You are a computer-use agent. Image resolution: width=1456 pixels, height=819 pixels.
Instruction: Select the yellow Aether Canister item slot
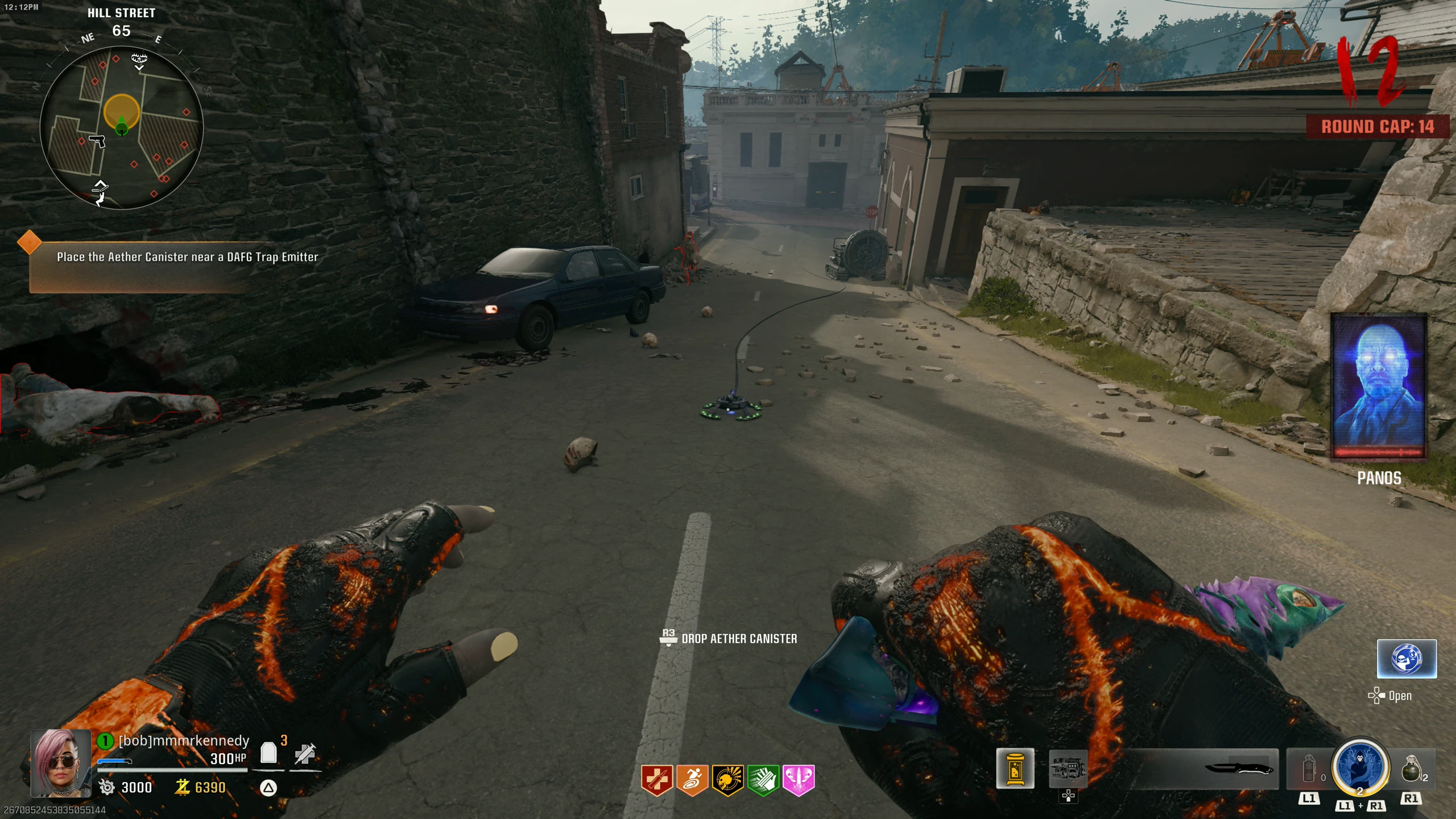tap(1015, 770)
